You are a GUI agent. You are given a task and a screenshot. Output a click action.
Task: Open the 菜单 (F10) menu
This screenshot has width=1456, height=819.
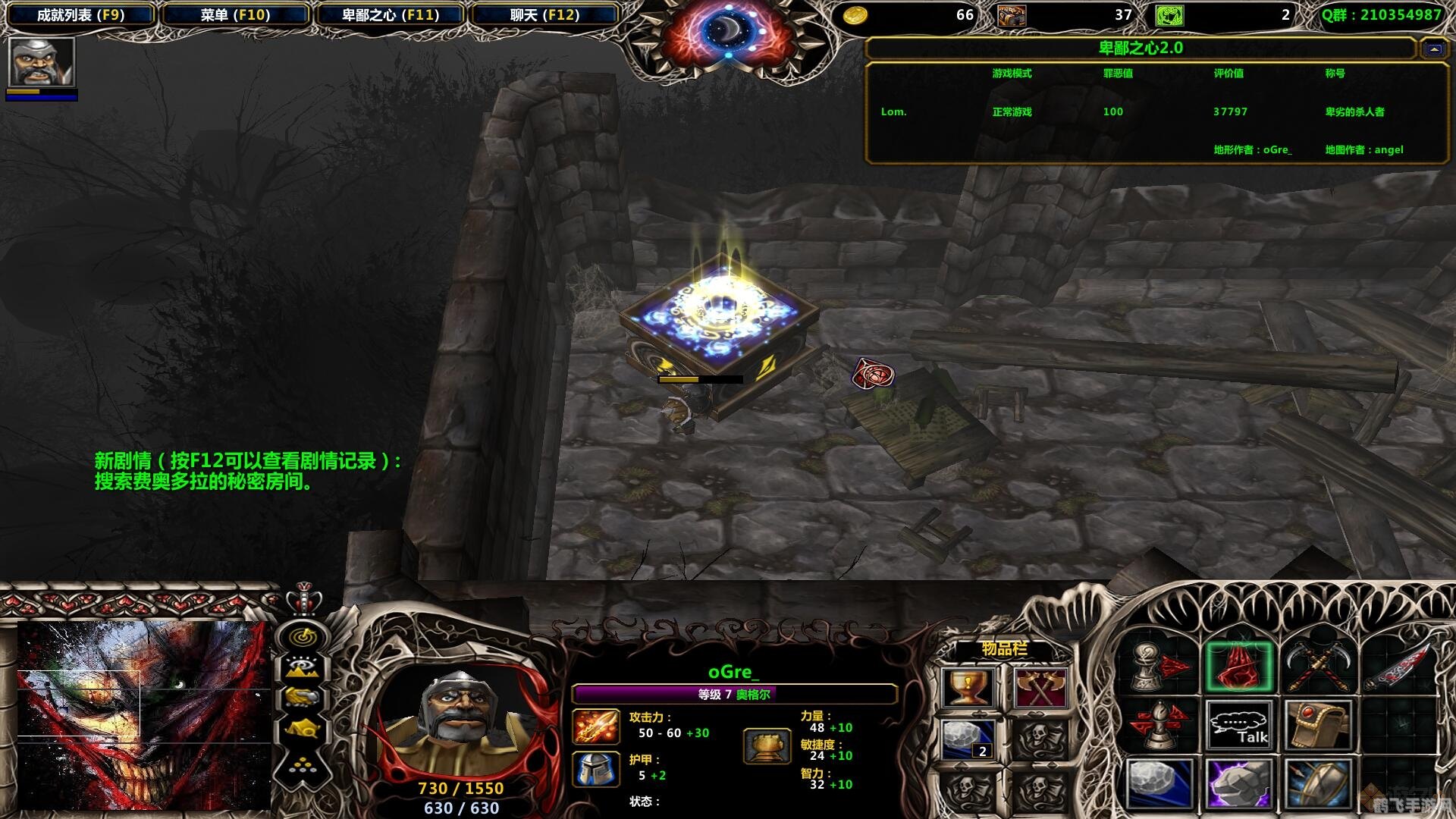[235, 15]
